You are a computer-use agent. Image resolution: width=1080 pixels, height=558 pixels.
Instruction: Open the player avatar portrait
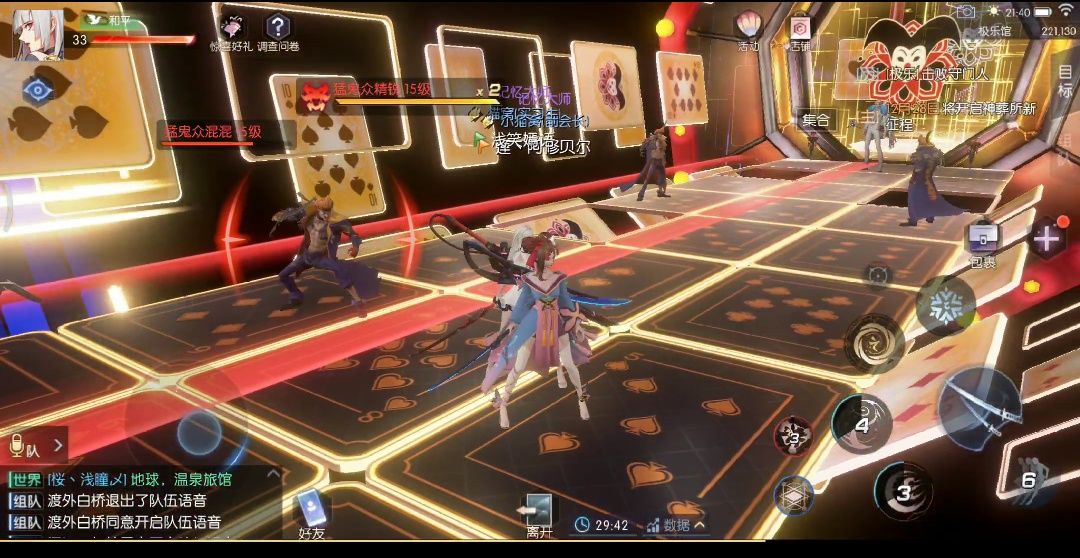click(x=38, y=33)
